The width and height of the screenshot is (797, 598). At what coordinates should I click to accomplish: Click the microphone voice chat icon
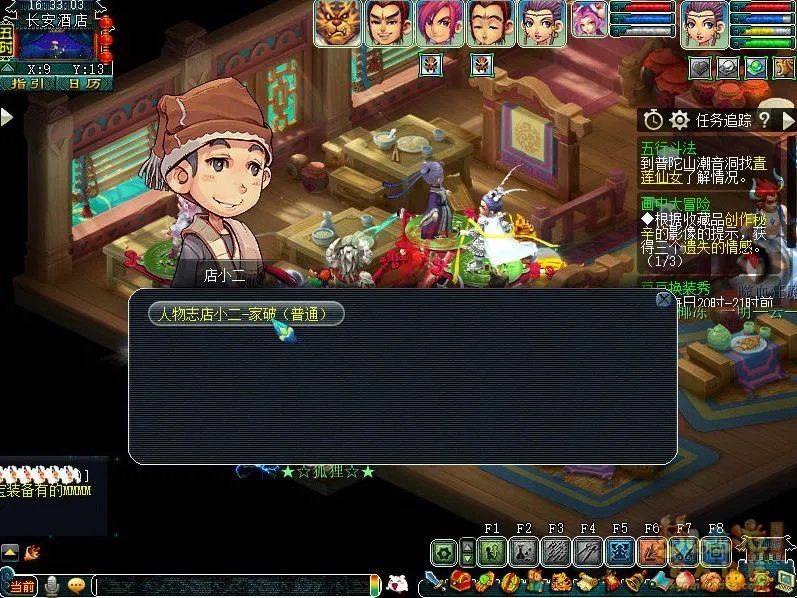[51, 586]
